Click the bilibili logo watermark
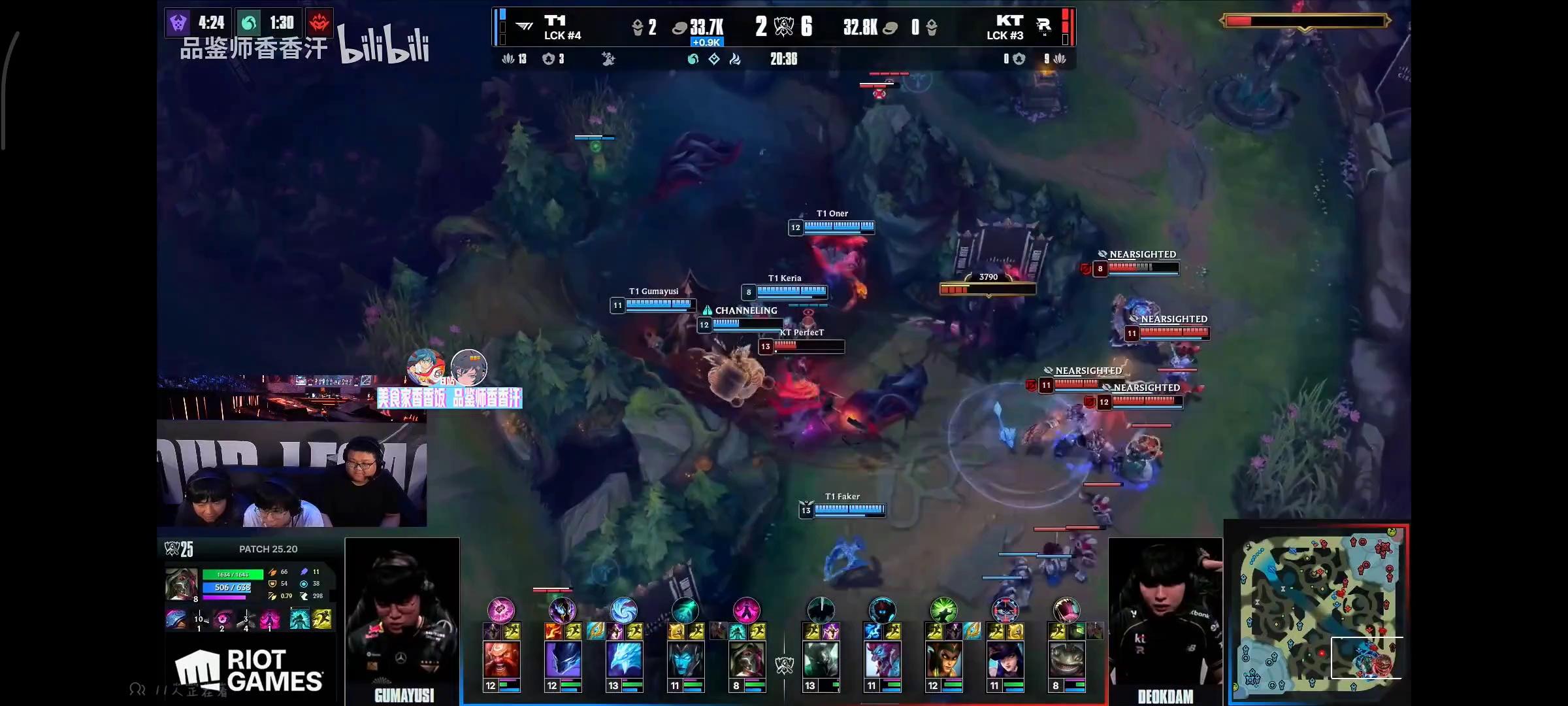This screenshot has width=1568, height=706. coord(384,46)
